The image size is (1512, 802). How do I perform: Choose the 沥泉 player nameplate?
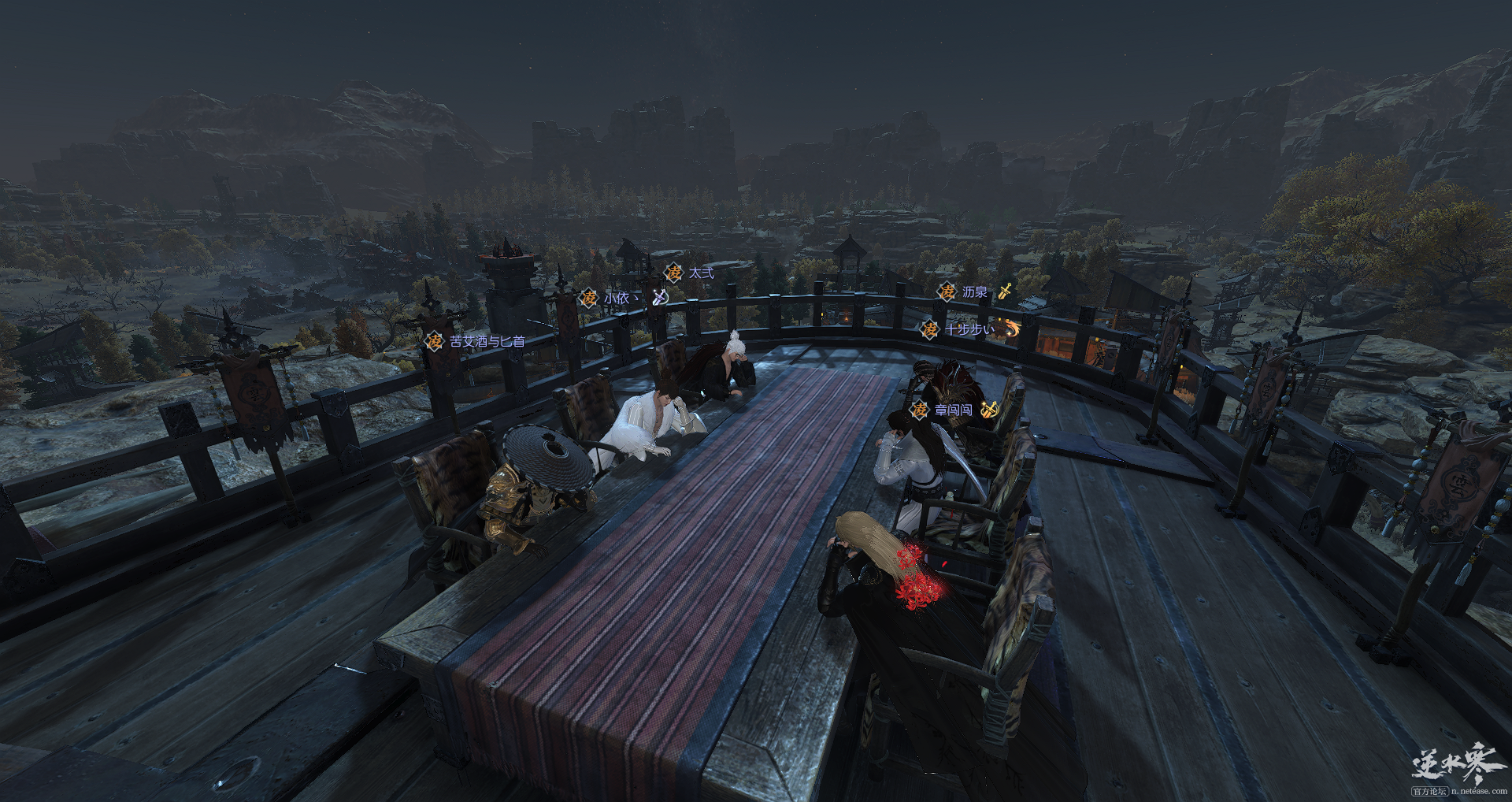click(x=974, y=291)
